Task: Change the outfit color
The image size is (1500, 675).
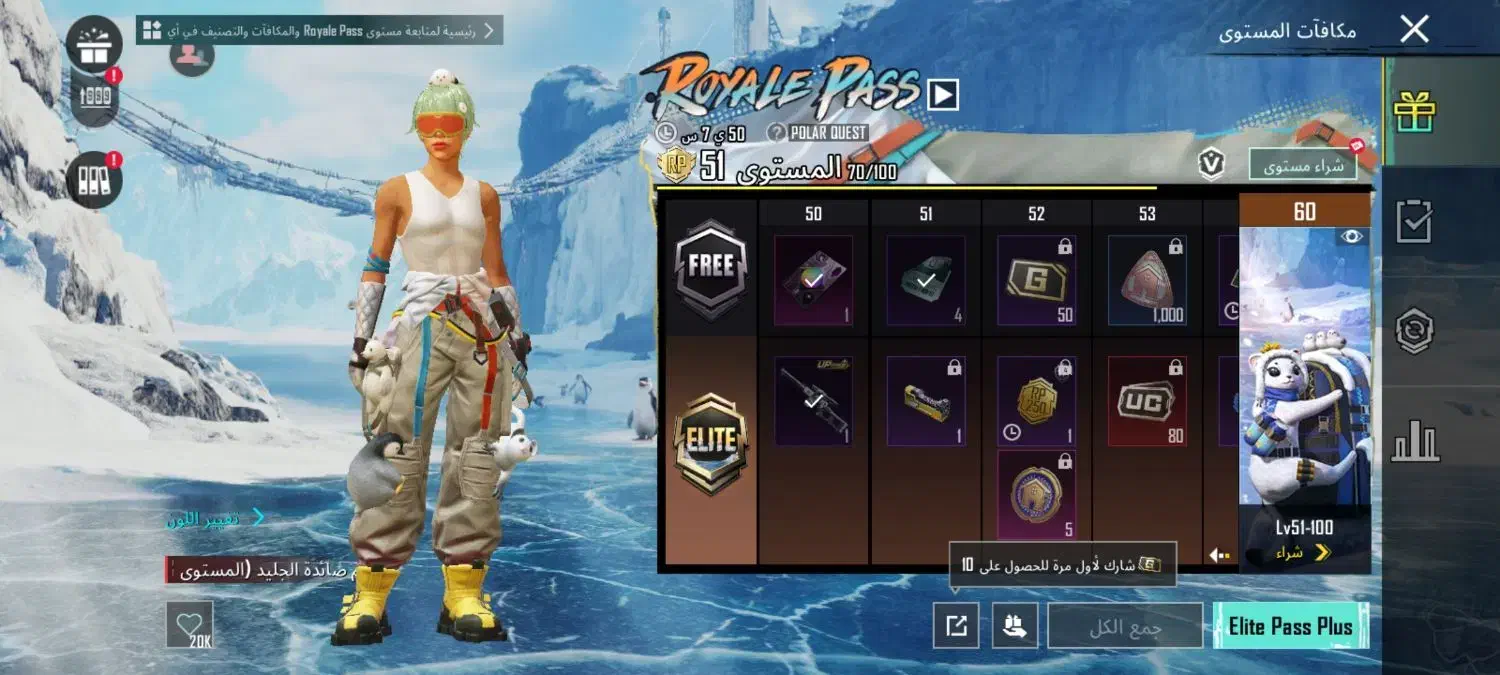Action: click(215, 518)
